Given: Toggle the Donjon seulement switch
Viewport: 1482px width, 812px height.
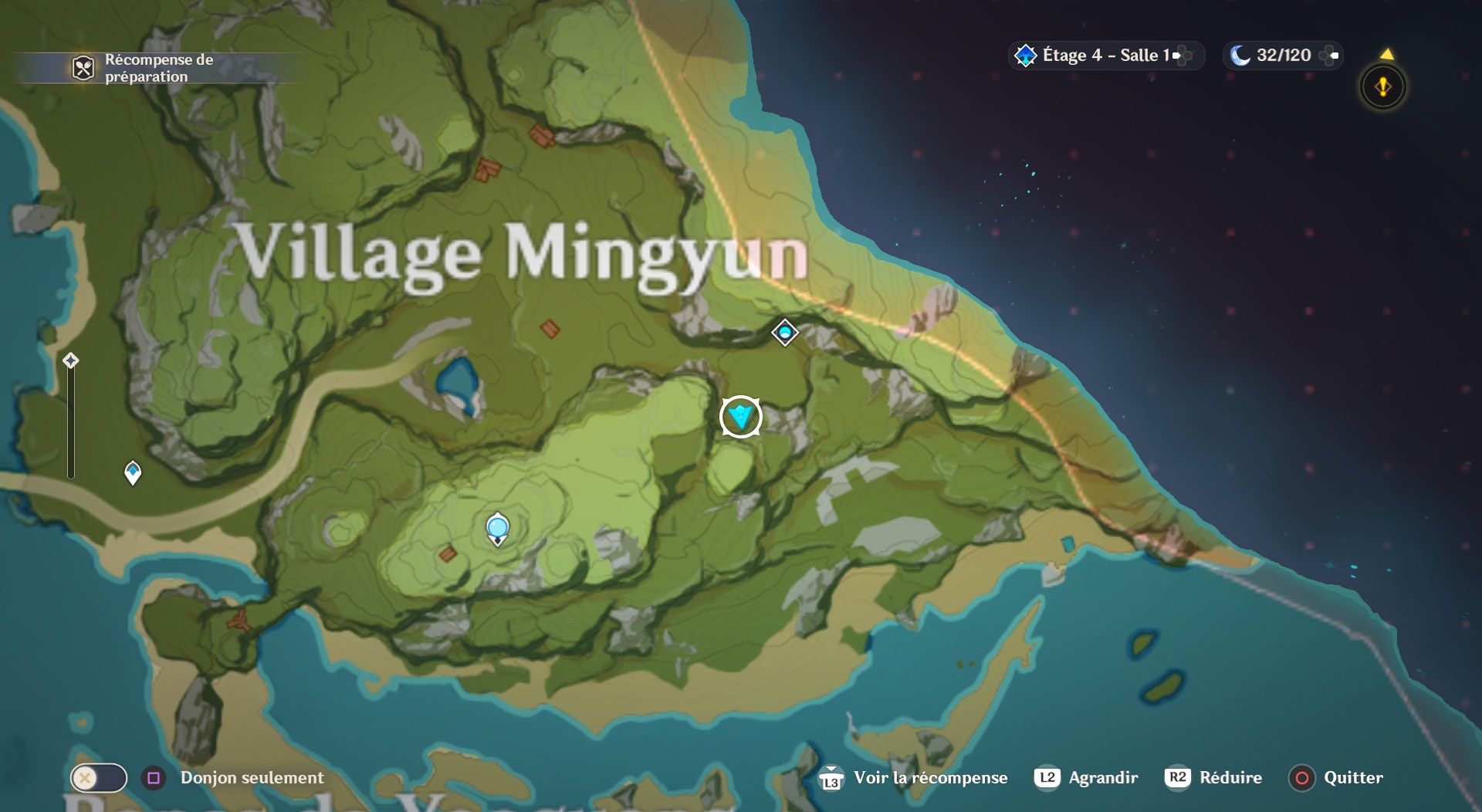Looking at the screenshot, I should tap(99, 777).
